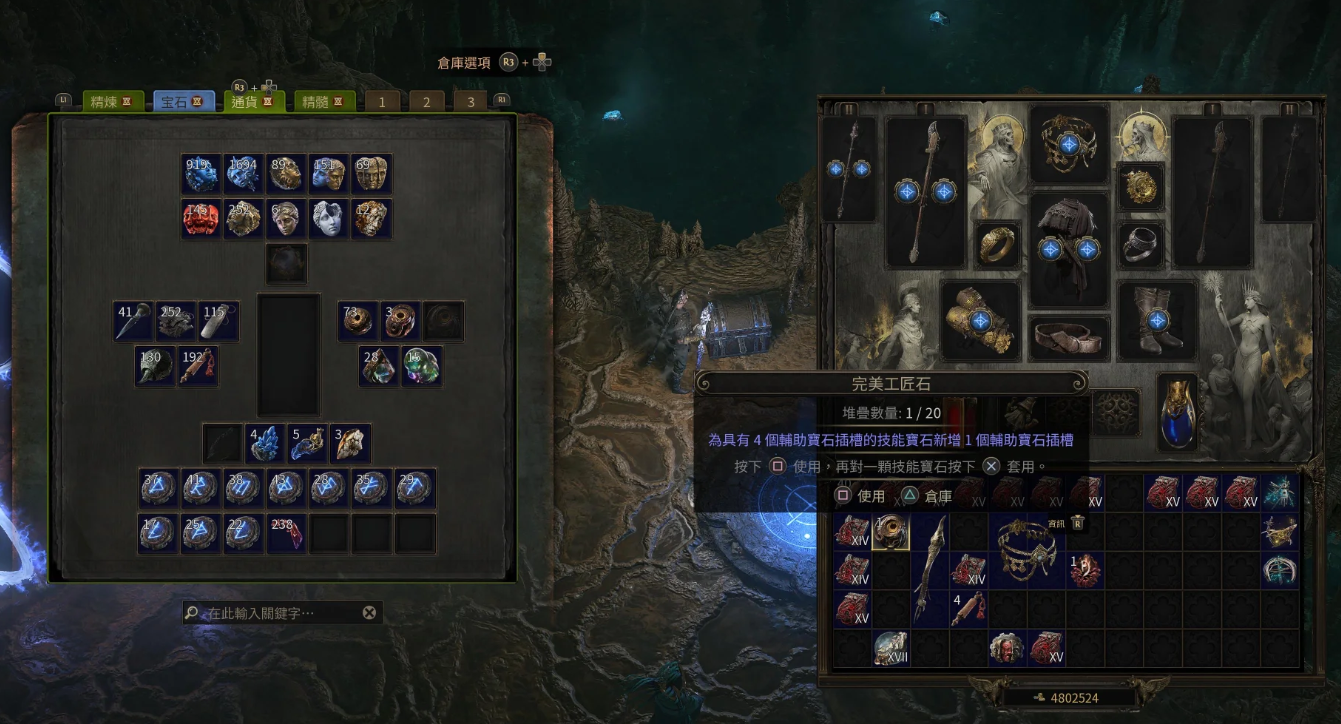Choose the stack of 238 red shards

(287, 534)
